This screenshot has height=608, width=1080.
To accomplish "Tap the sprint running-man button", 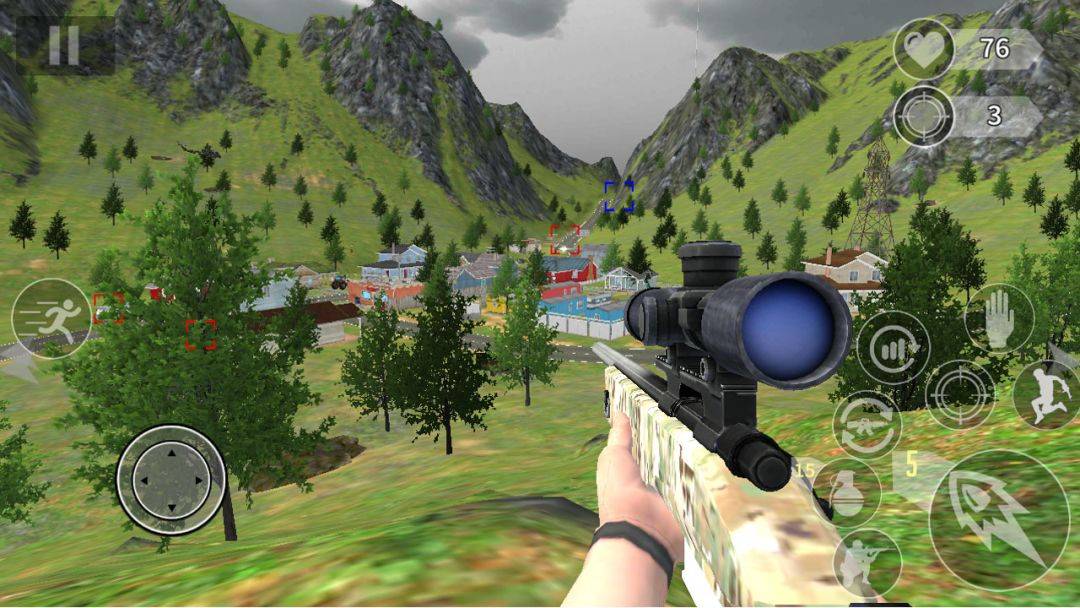I will [51, 319].
